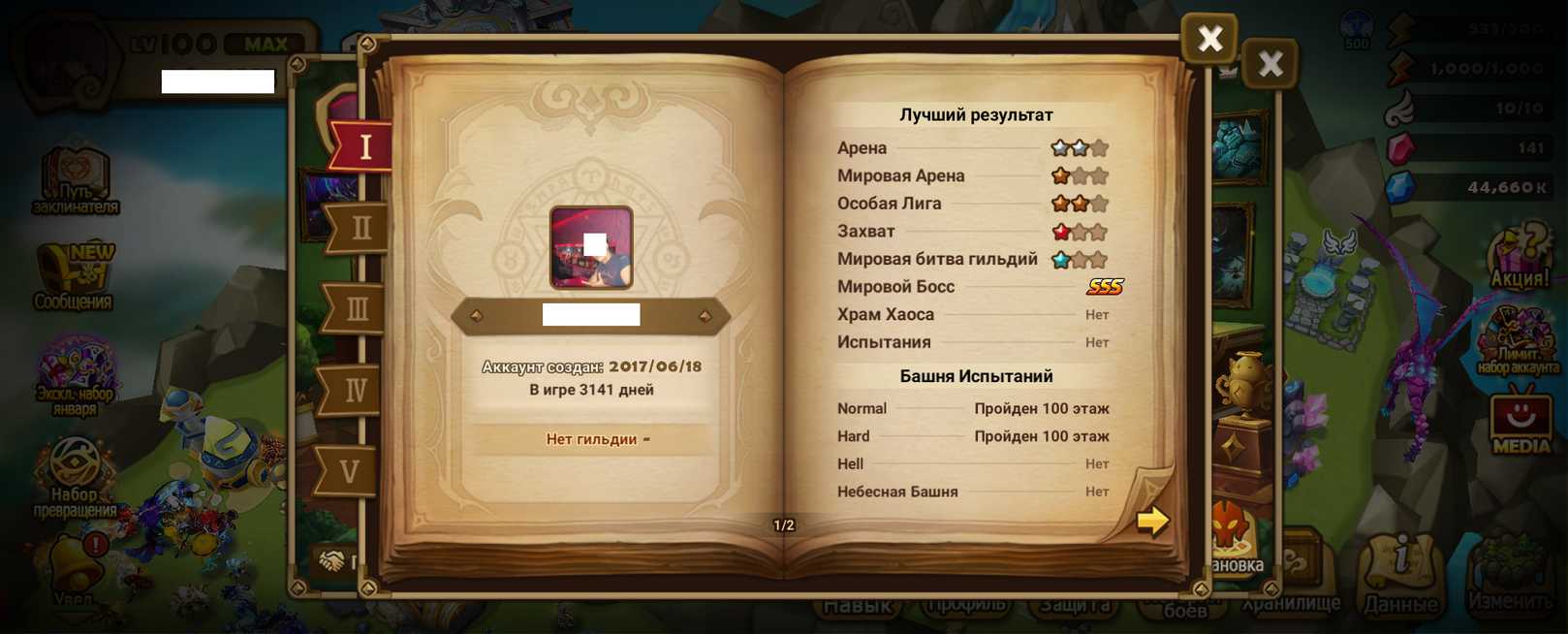Switch to bookmark tab II
Image resolution: width=1568 pixels, height=634 pixels.
360,229
